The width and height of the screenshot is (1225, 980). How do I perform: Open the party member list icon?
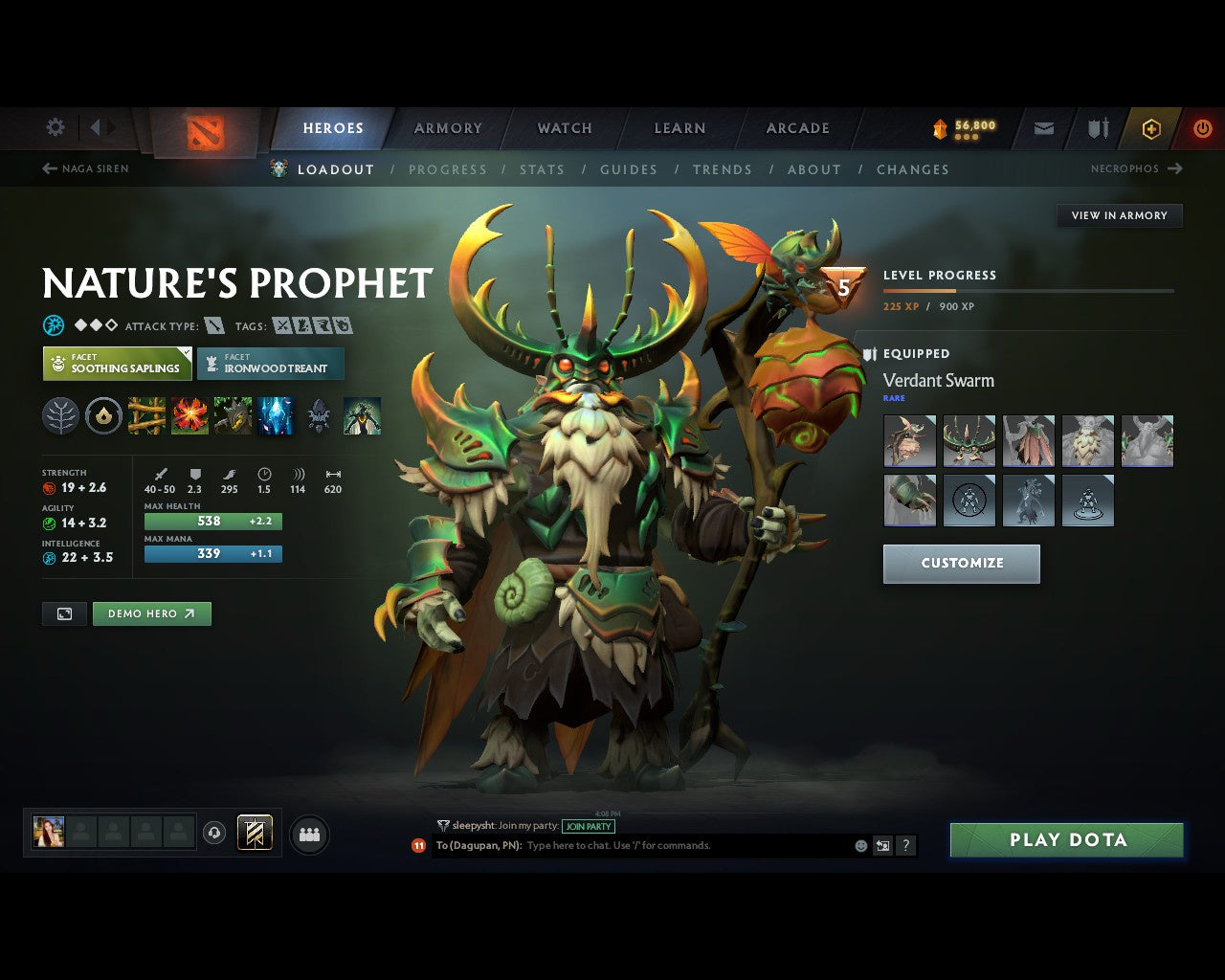click(x=309, y=833)
